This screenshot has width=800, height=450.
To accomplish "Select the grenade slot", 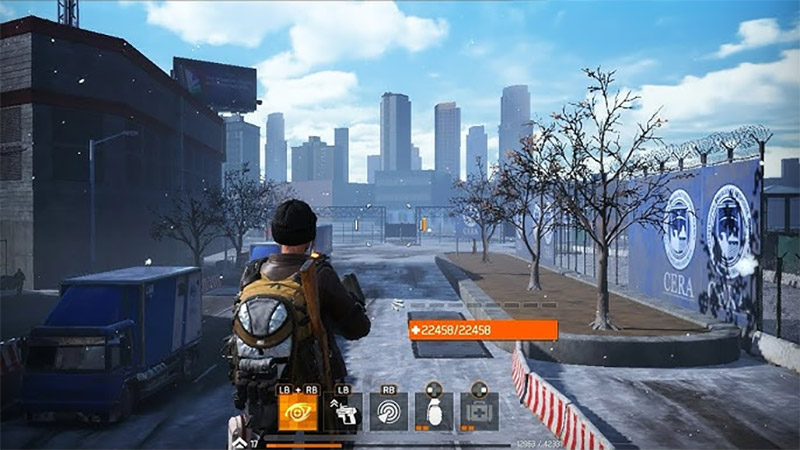I will (434, 412).
